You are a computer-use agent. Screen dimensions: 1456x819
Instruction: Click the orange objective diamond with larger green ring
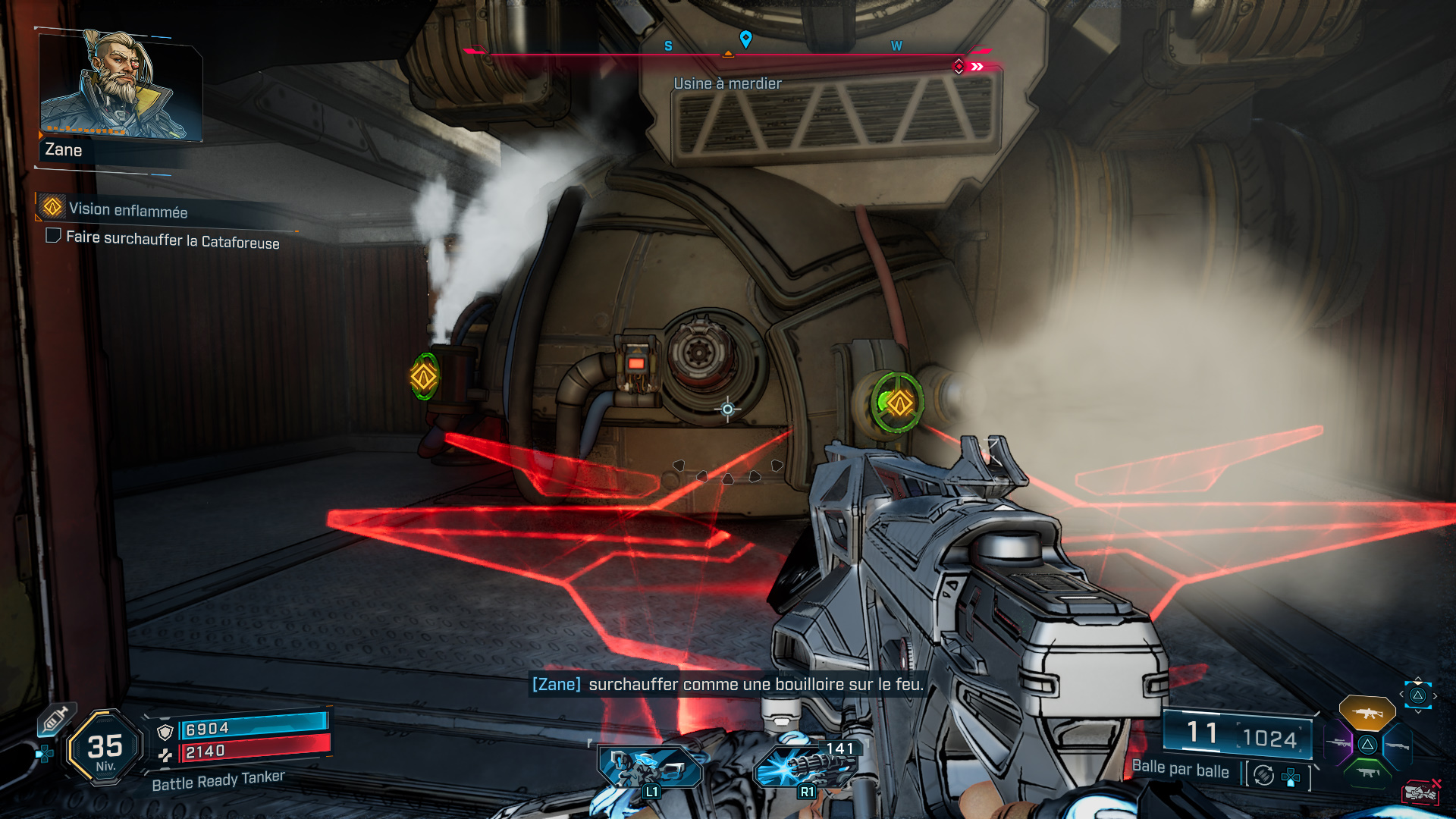[899, 403]
